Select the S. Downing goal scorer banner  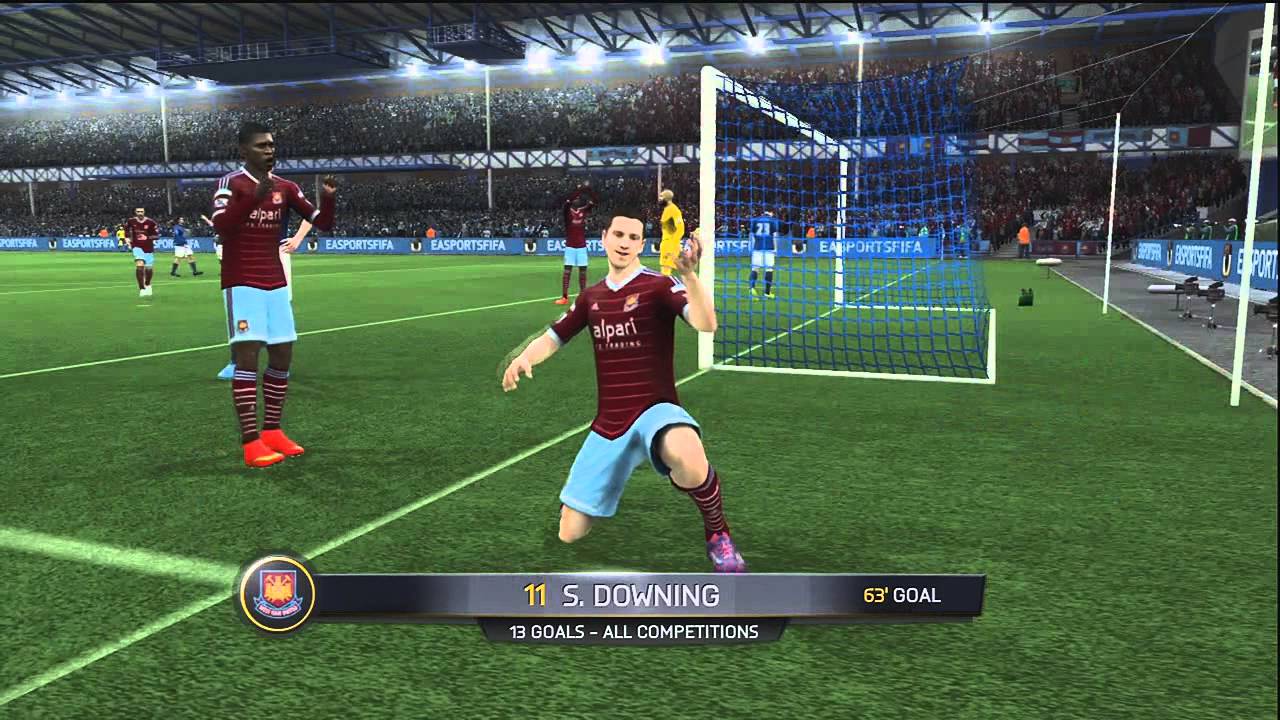[640, 596]
